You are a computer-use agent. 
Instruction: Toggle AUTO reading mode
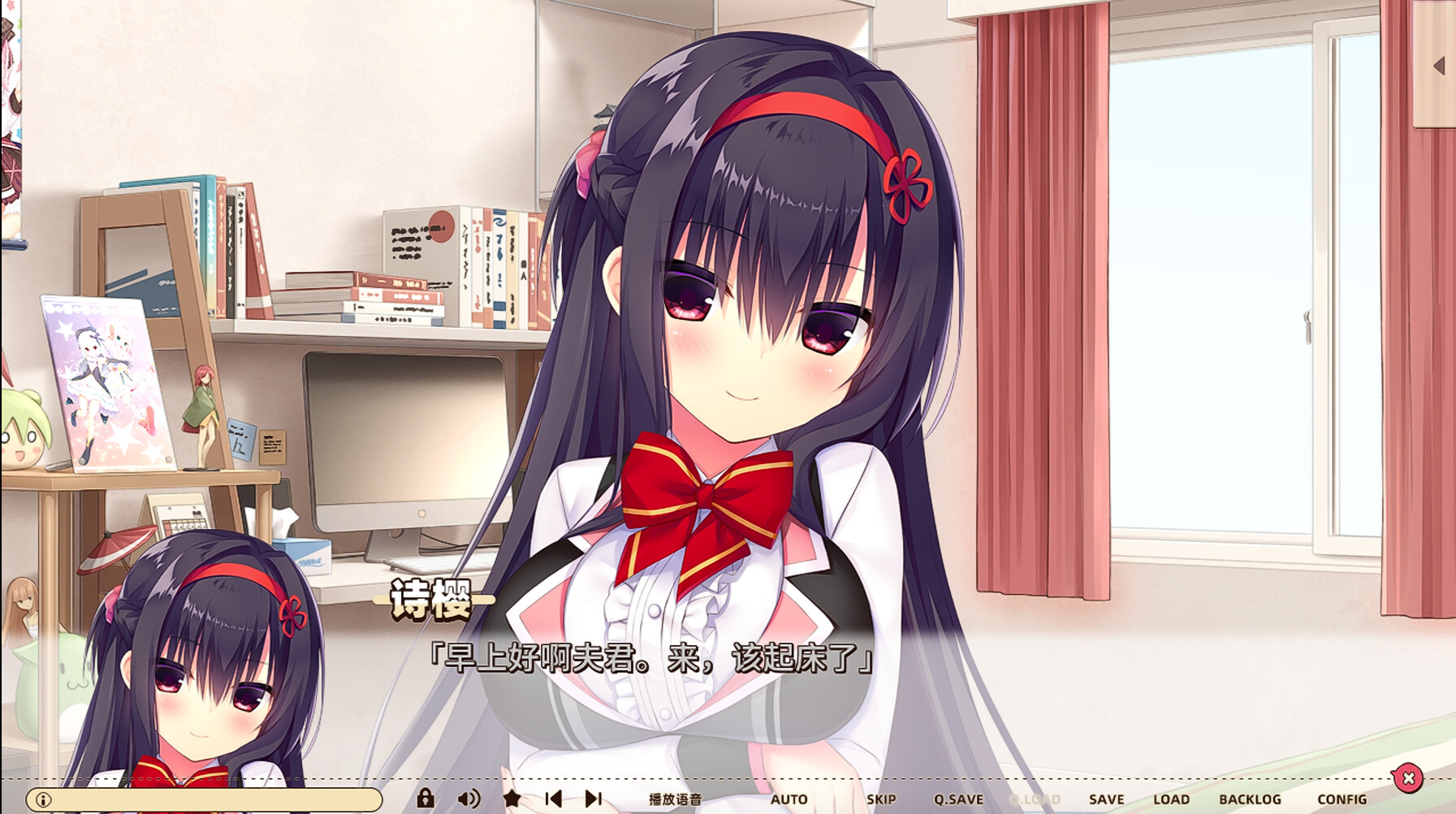[x=789, y=799]
